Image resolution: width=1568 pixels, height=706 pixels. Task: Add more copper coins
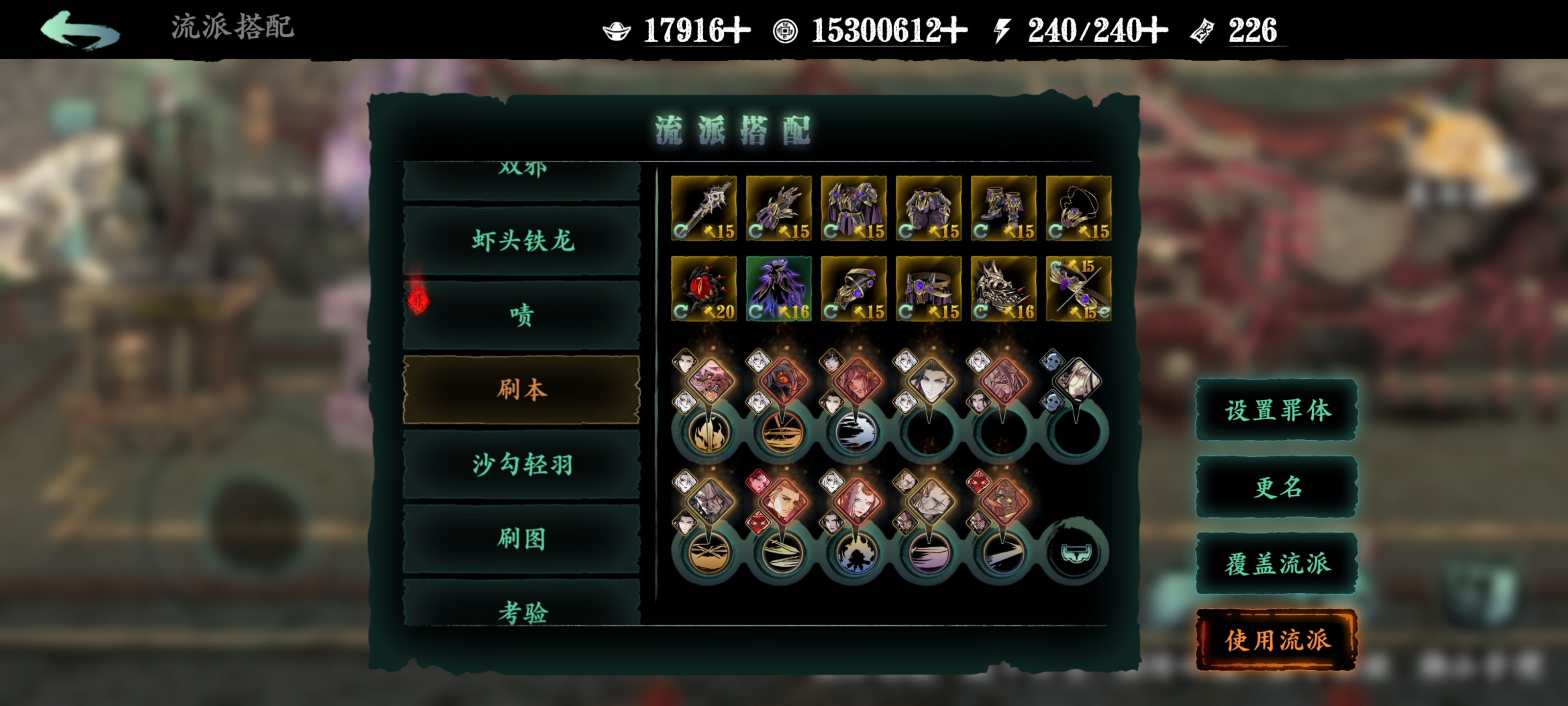[954, 30]
